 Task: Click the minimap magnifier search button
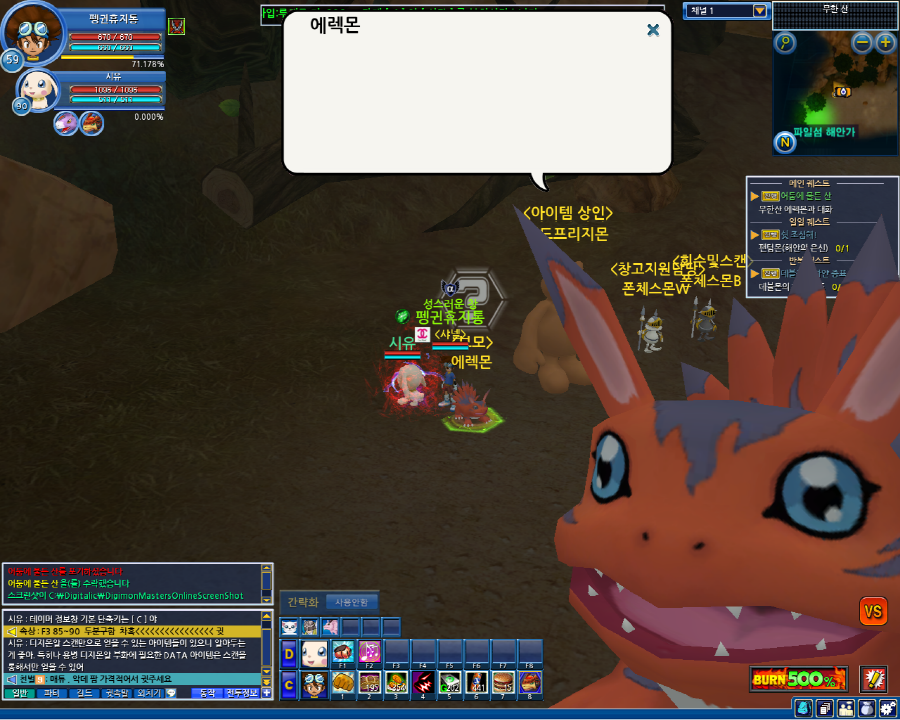(x=785, y=42)
